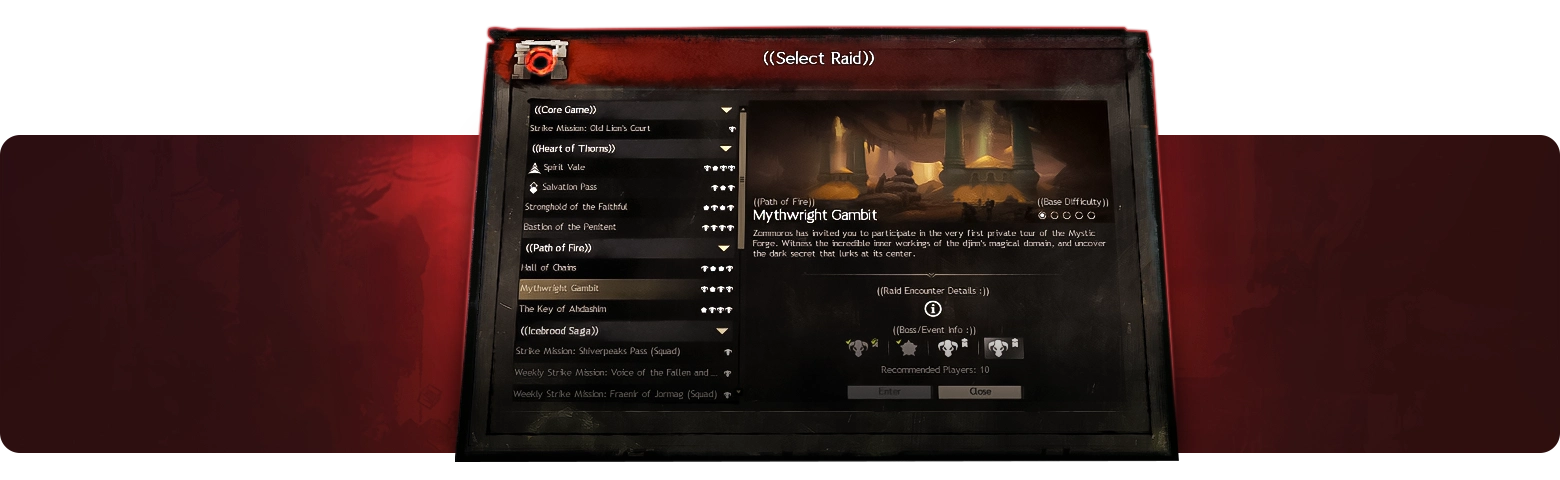Select the Hall of Chains raid

click(549, 268)
